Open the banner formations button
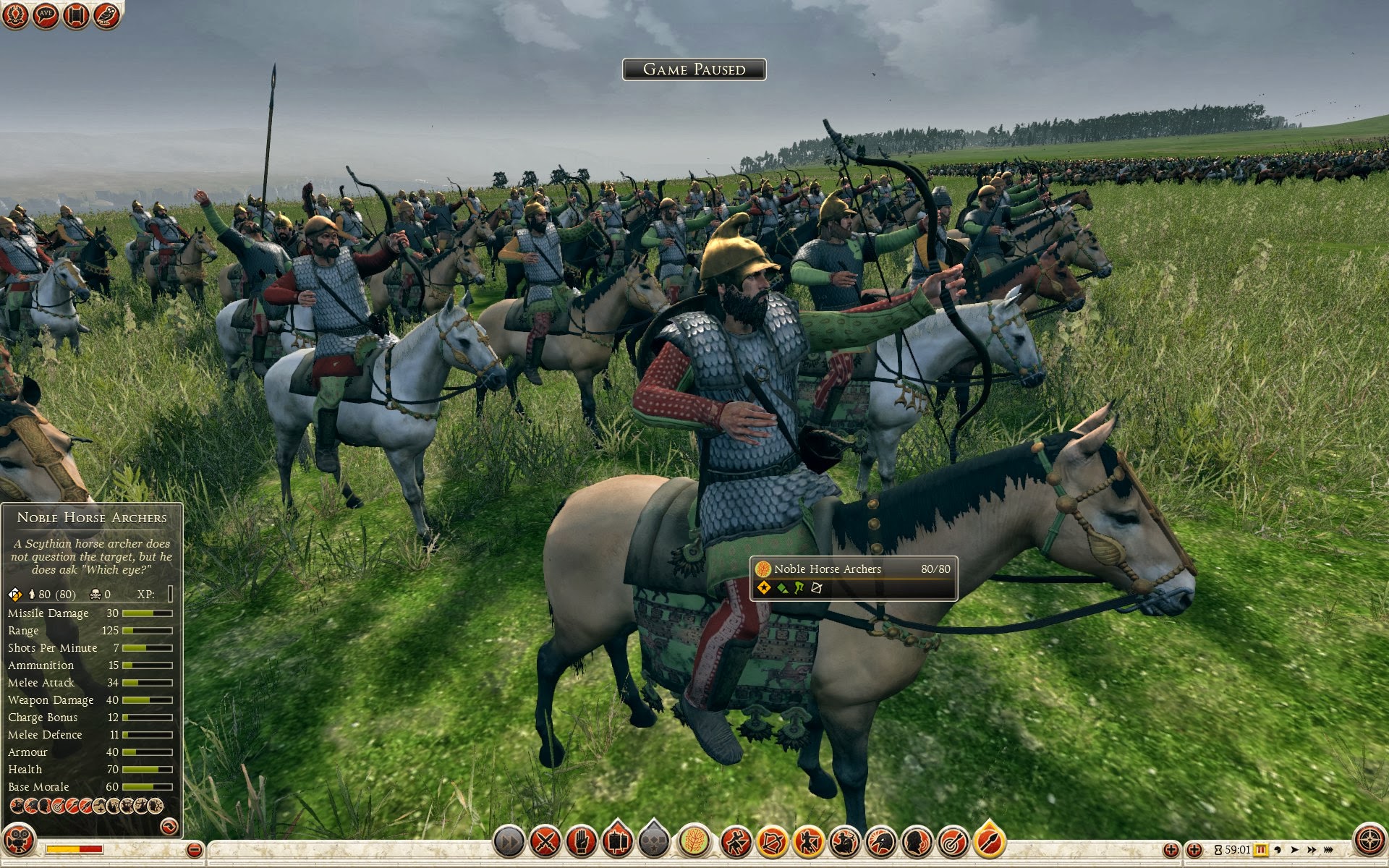Image resolution: width=1389 pixels, height=868 pixels. pos(617,842)
